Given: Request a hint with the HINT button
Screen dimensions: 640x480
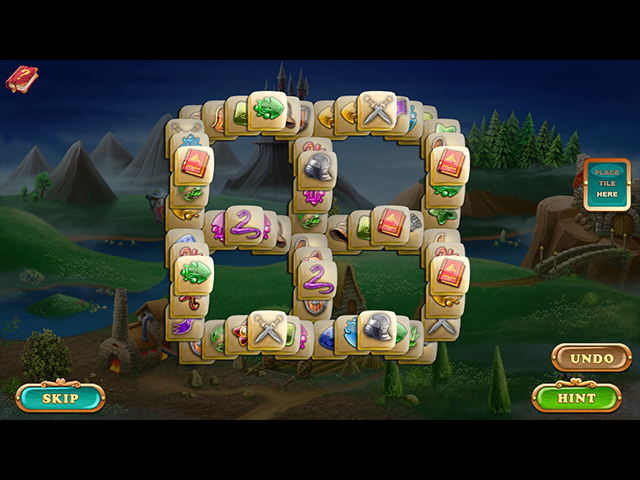Looking at the screenshot, I should point(576,398).
